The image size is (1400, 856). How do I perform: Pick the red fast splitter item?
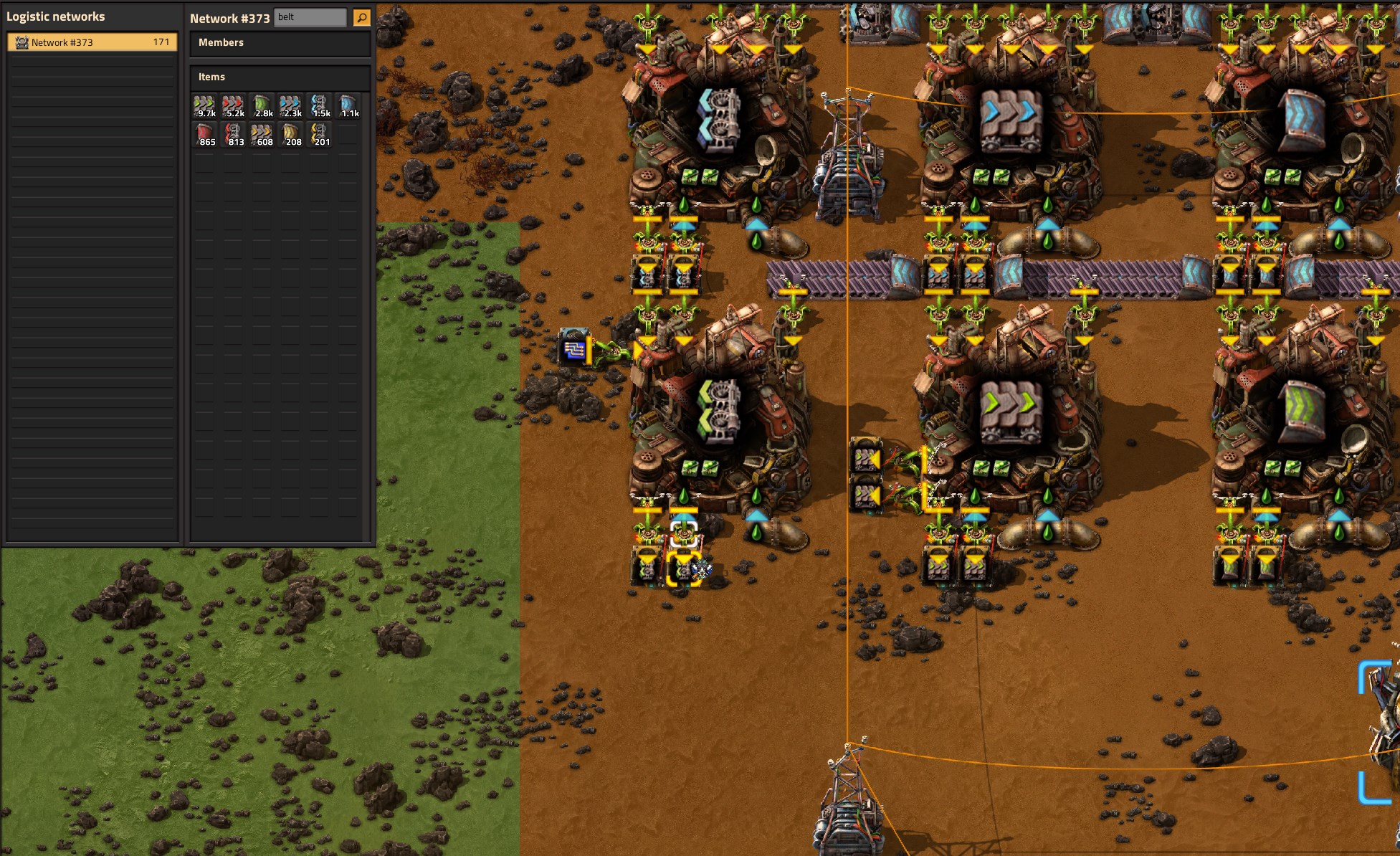pyautogui.click(x=234, y=135)
